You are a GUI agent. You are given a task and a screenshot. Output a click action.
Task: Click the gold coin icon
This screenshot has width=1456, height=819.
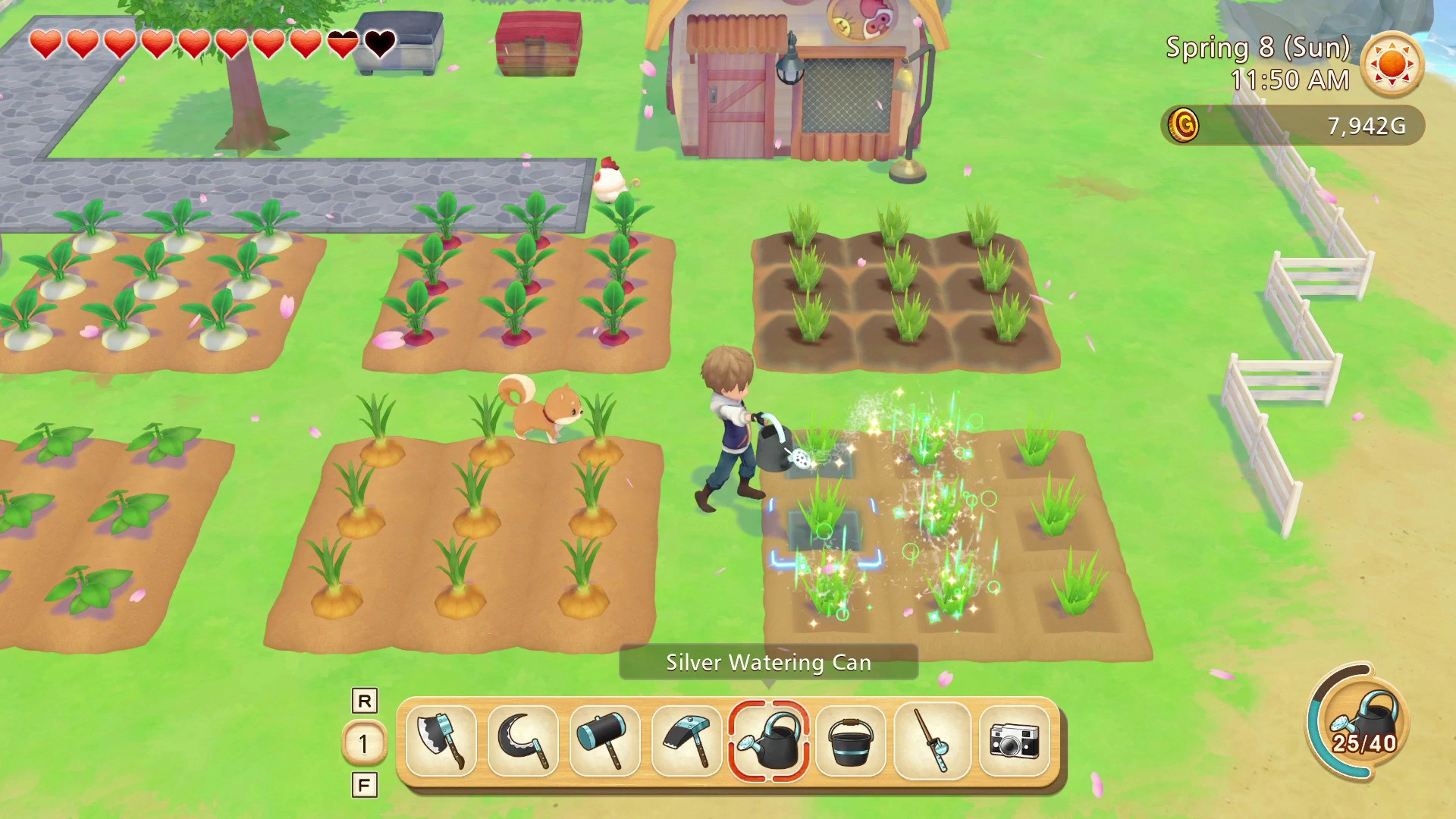click(x=1183, y=125)
